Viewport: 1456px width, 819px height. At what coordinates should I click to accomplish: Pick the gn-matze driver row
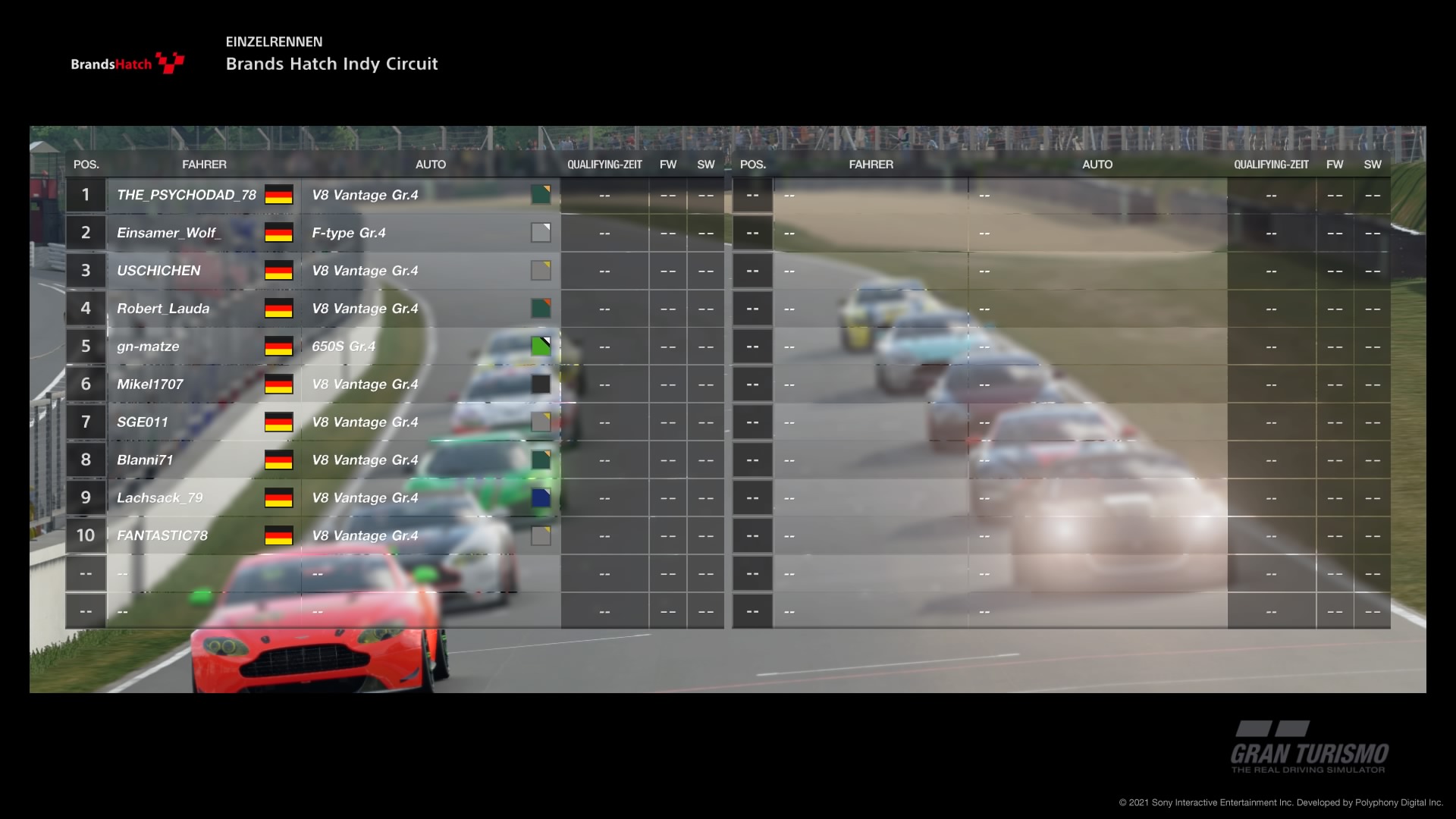148,347
